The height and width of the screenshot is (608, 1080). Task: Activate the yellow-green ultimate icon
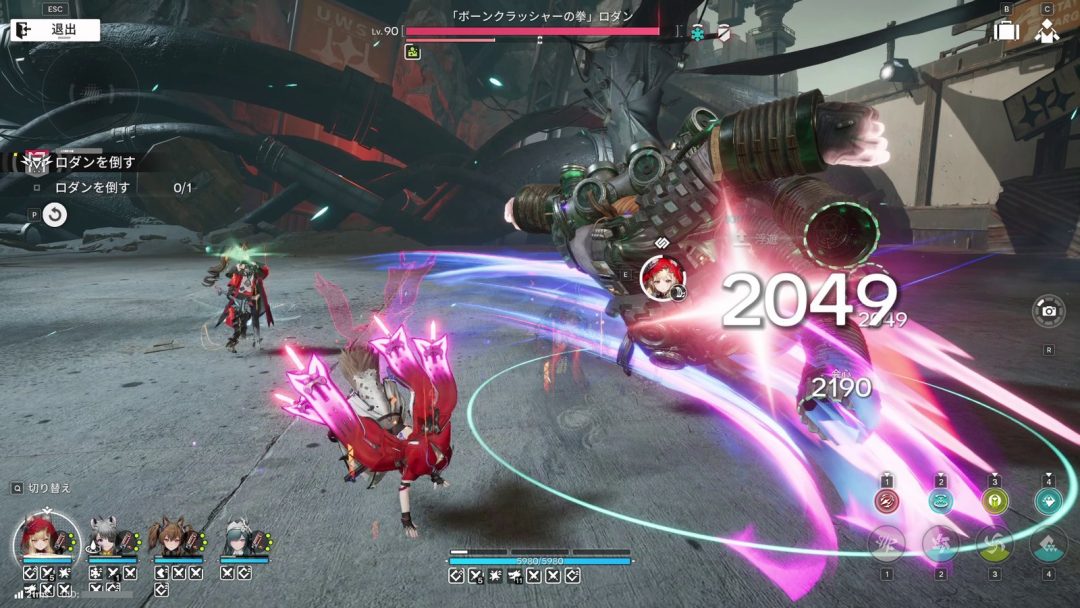tap(994, 501)
